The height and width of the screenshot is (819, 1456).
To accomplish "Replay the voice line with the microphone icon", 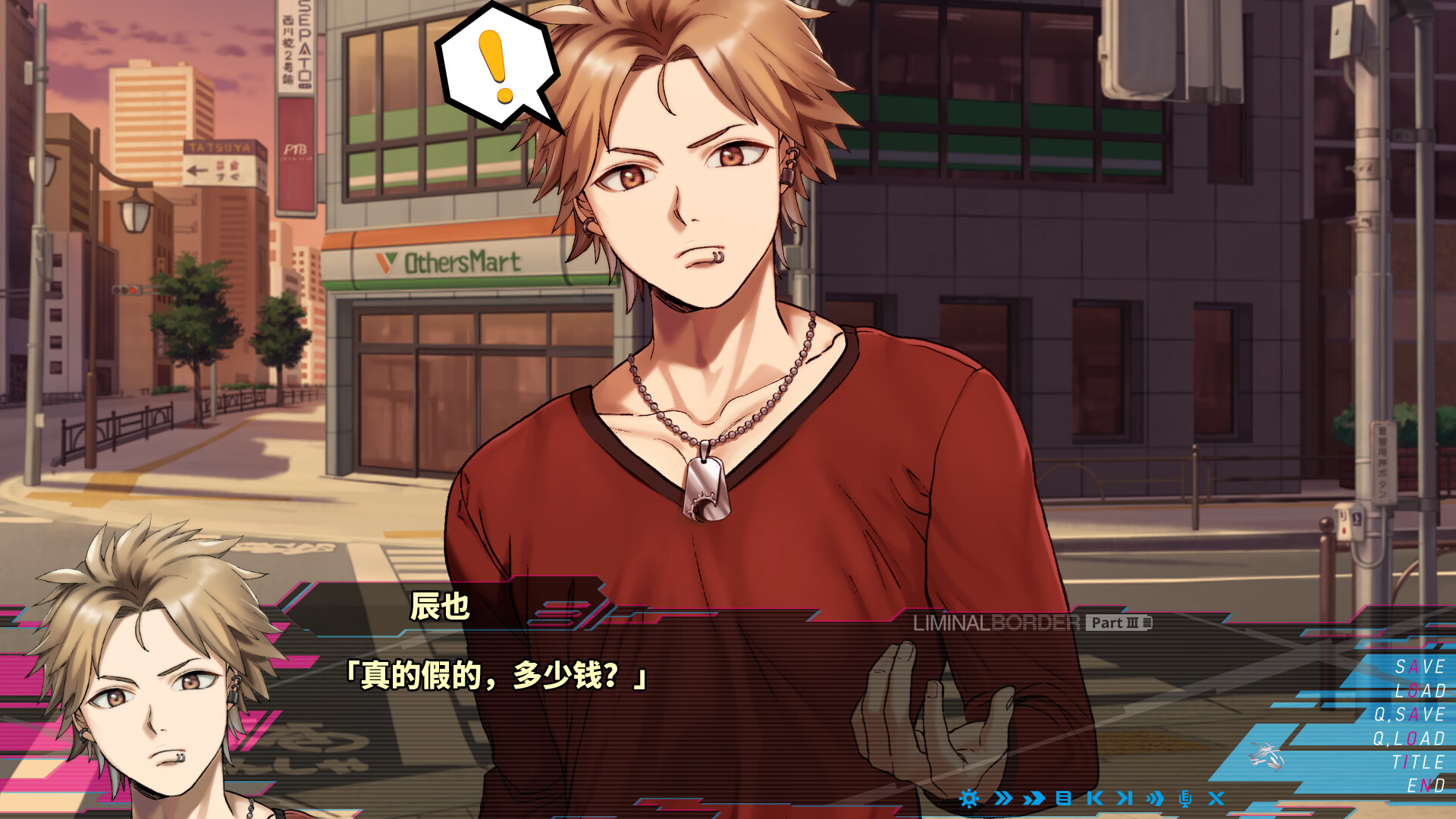I will [1186, 799].
